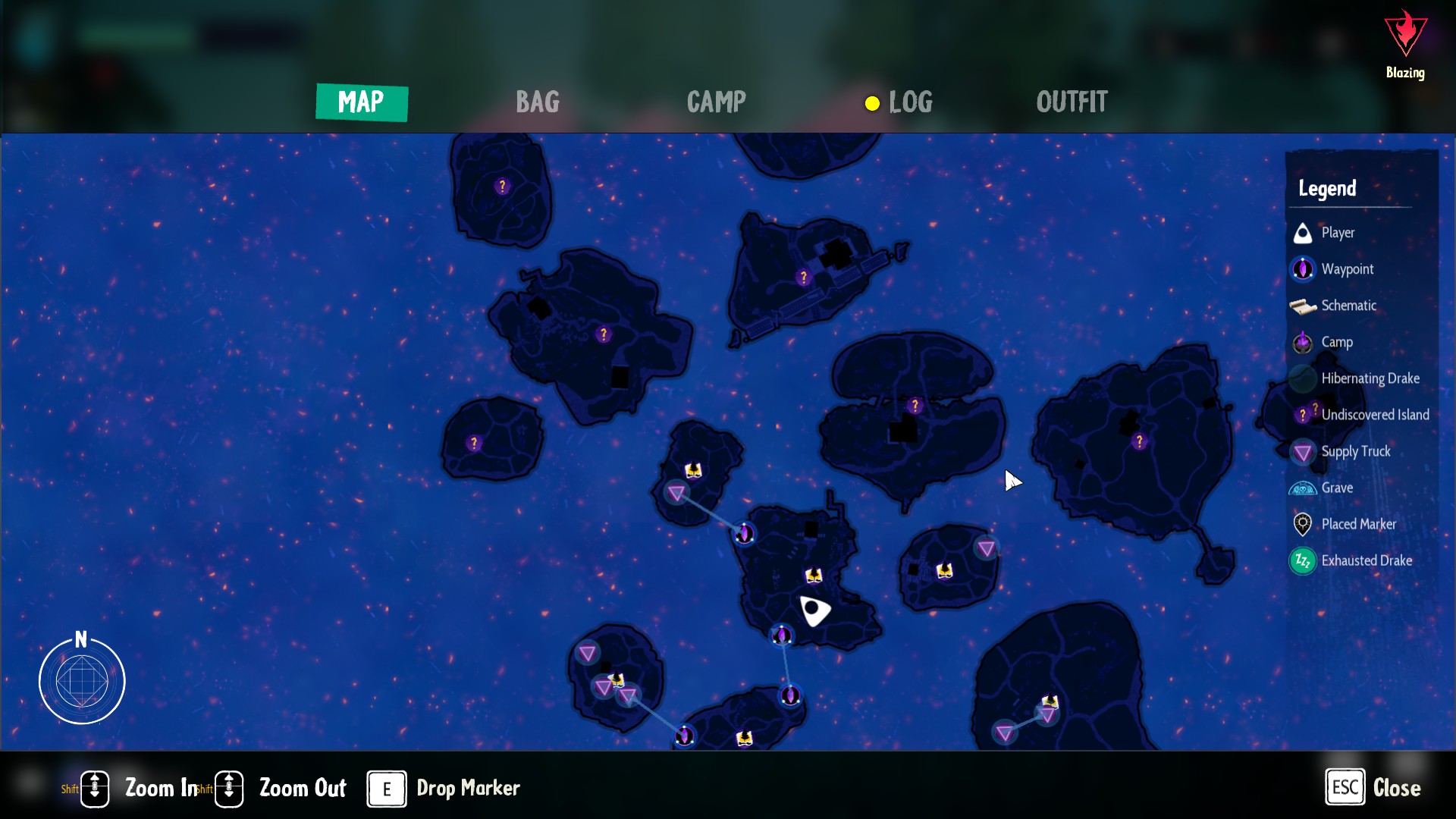
Task: Click the Supply Truck legend entry
Action: click(1355, 452)
